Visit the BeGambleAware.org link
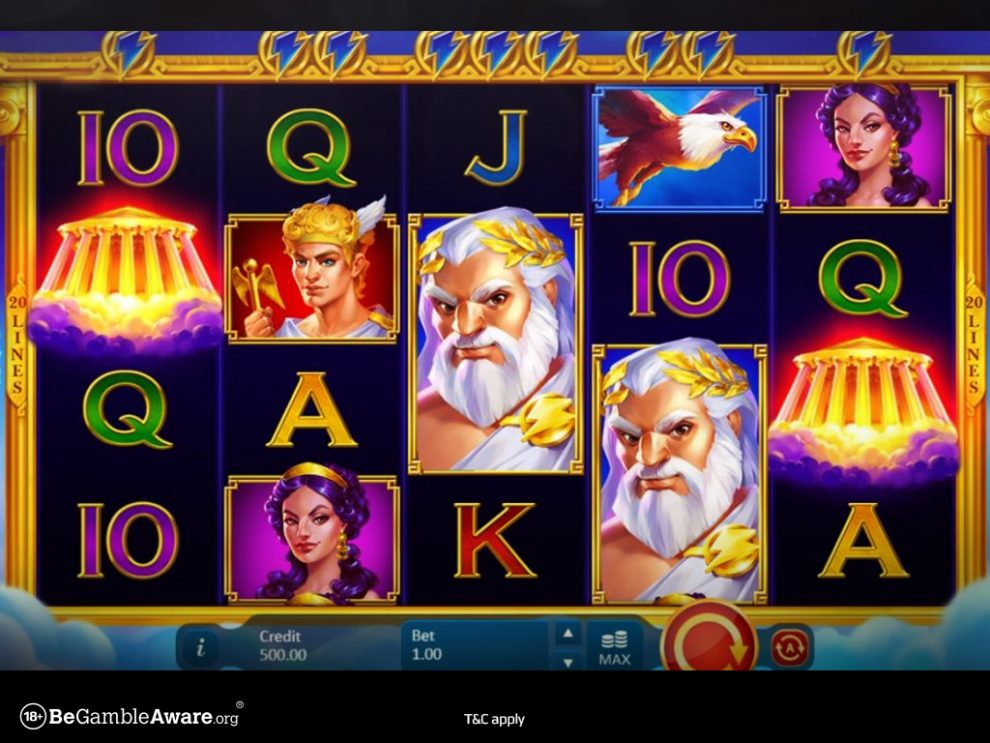 pyautogui.click(x=130, y=716)
